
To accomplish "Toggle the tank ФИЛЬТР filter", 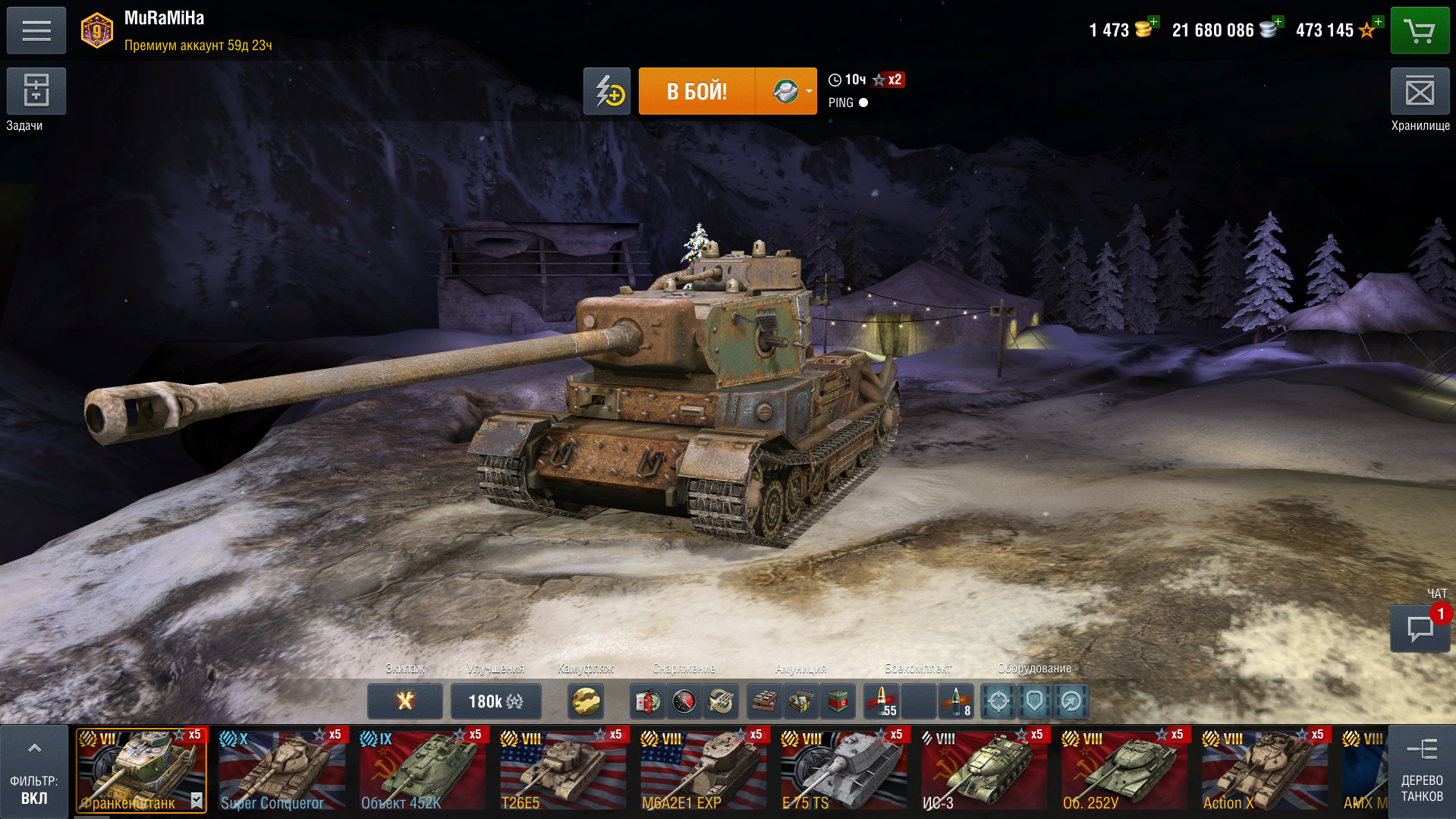I will pyautogui.click(x=34, y=772).
